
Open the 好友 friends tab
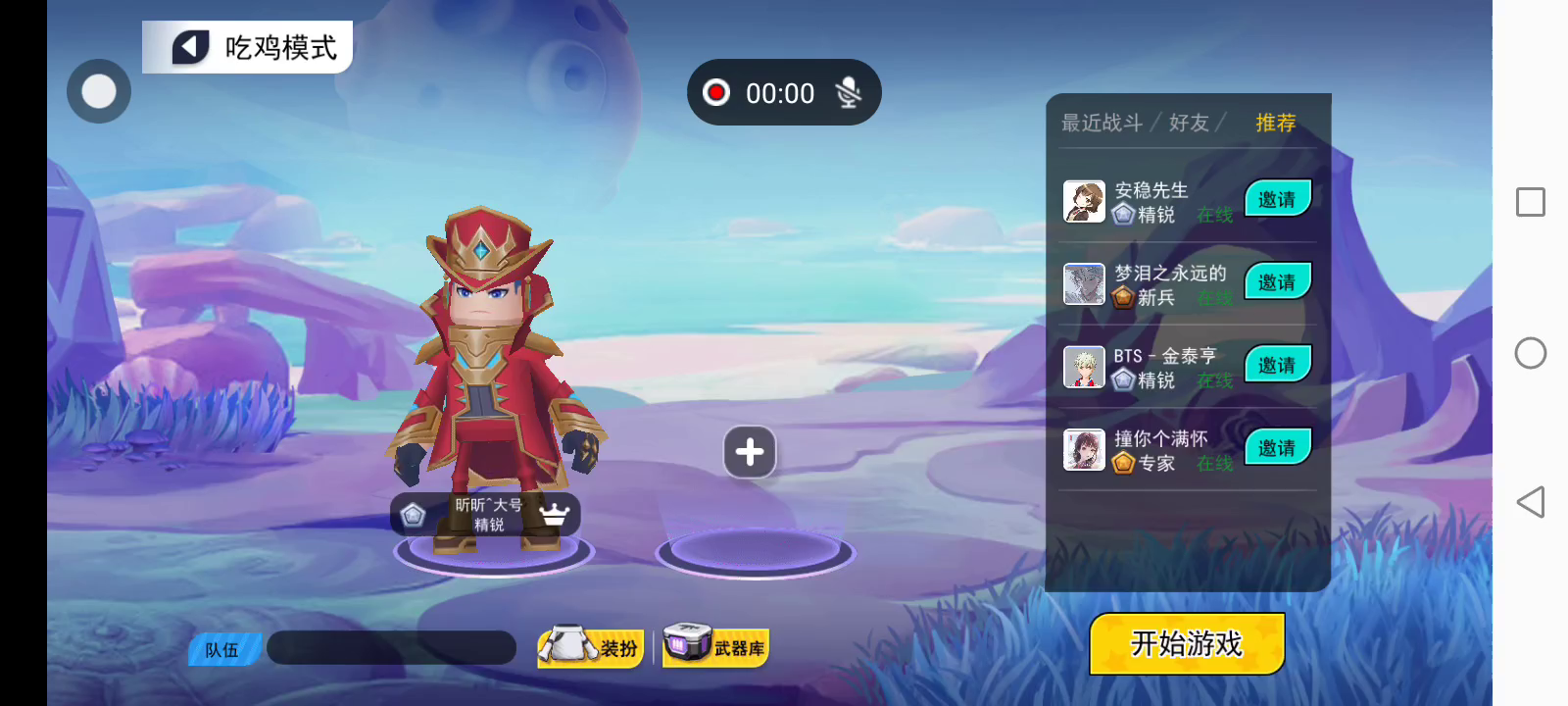click(1189, 123)
